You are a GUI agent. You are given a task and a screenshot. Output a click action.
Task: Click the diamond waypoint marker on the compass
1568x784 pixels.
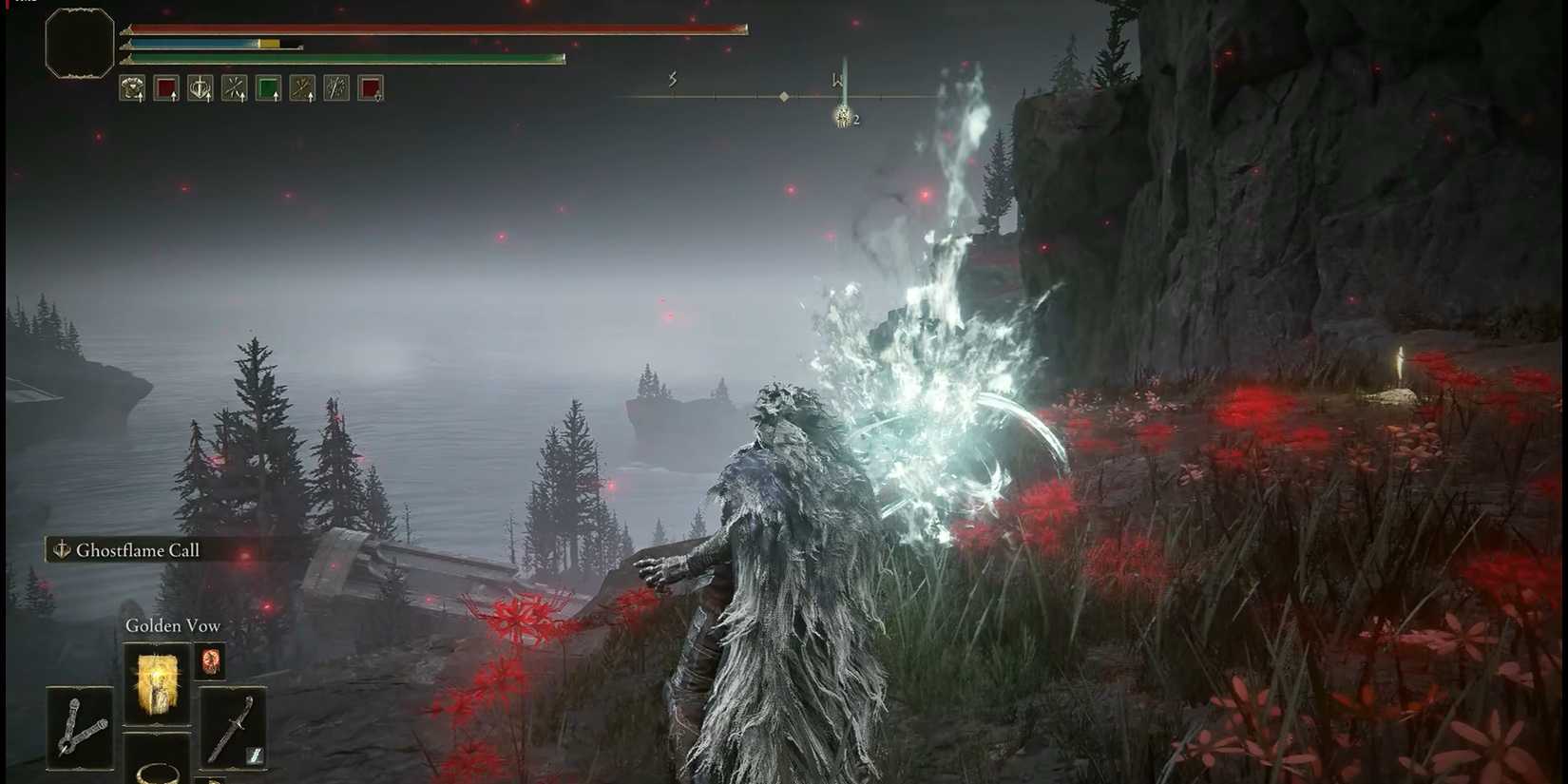(782, 95)
